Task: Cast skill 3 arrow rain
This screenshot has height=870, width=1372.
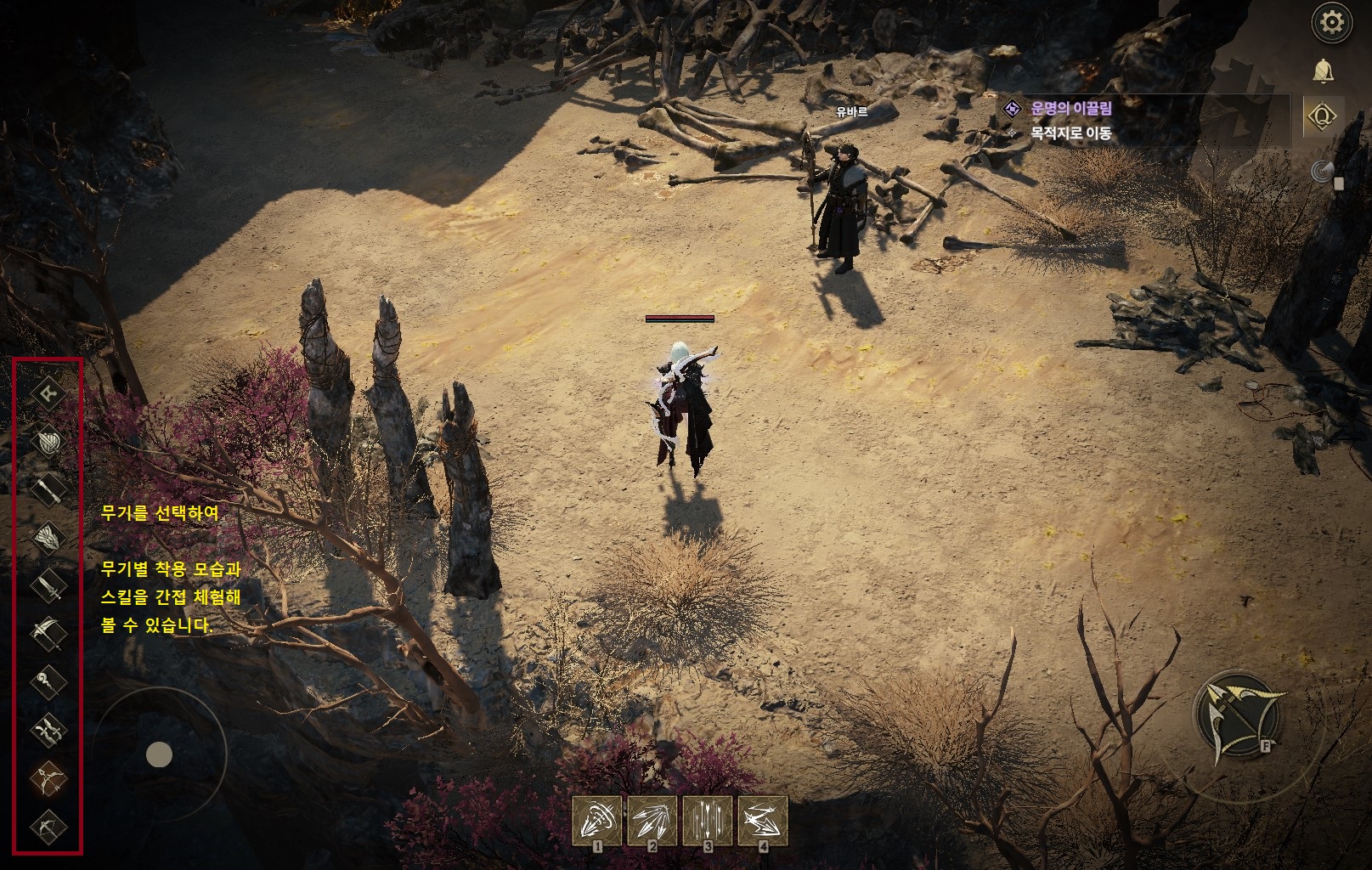Action: pos(708,822)
